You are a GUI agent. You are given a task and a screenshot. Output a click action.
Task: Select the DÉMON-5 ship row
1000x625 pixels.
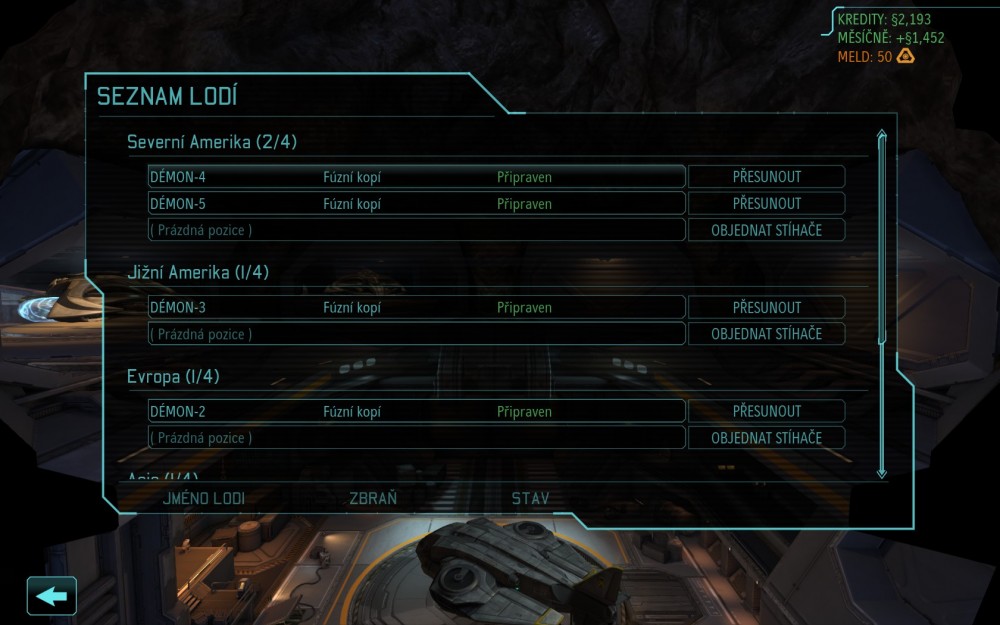[x=416, y=204]
